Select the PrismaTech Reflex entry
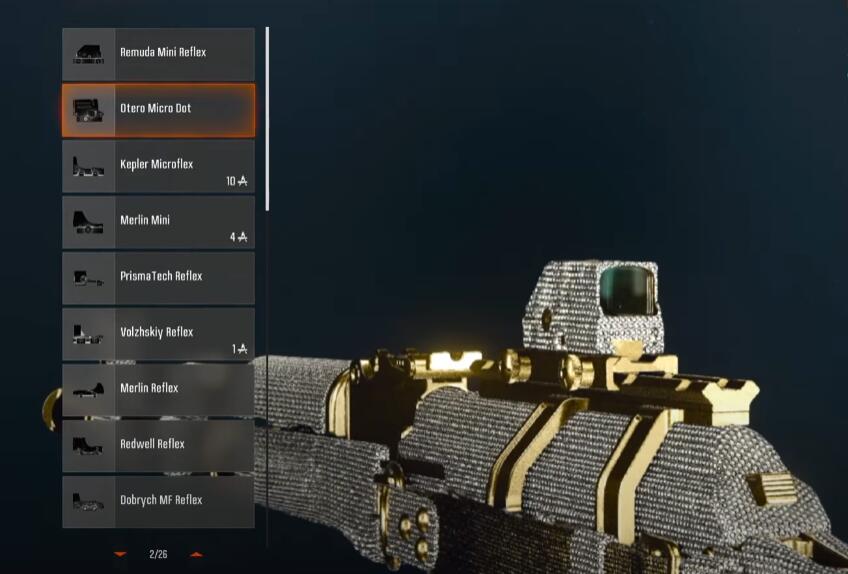848x574 pixels. tap(158, 277)
